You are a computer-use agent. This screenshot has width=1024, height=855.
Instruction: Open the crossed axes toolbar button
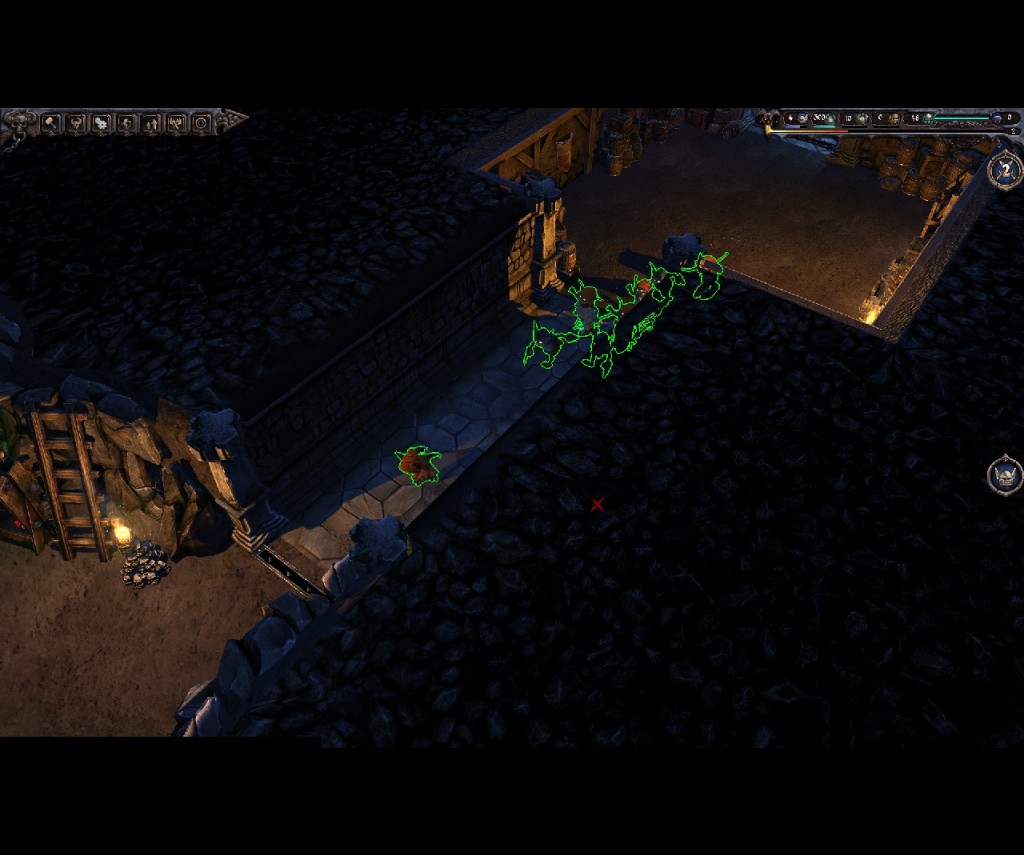click(177, 123)
